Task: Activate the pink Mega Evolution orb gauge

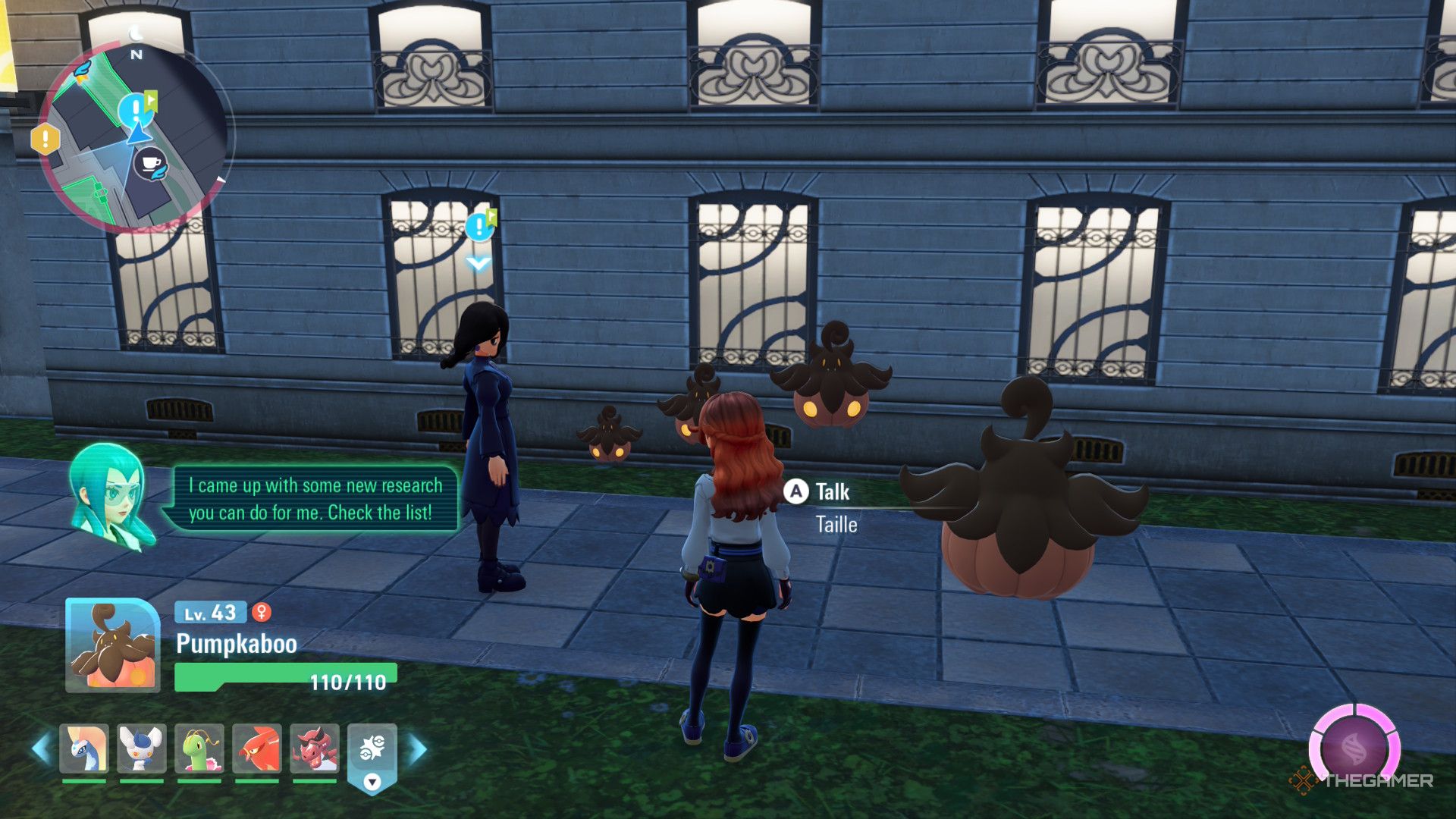Action: [x=1356, y=748]
